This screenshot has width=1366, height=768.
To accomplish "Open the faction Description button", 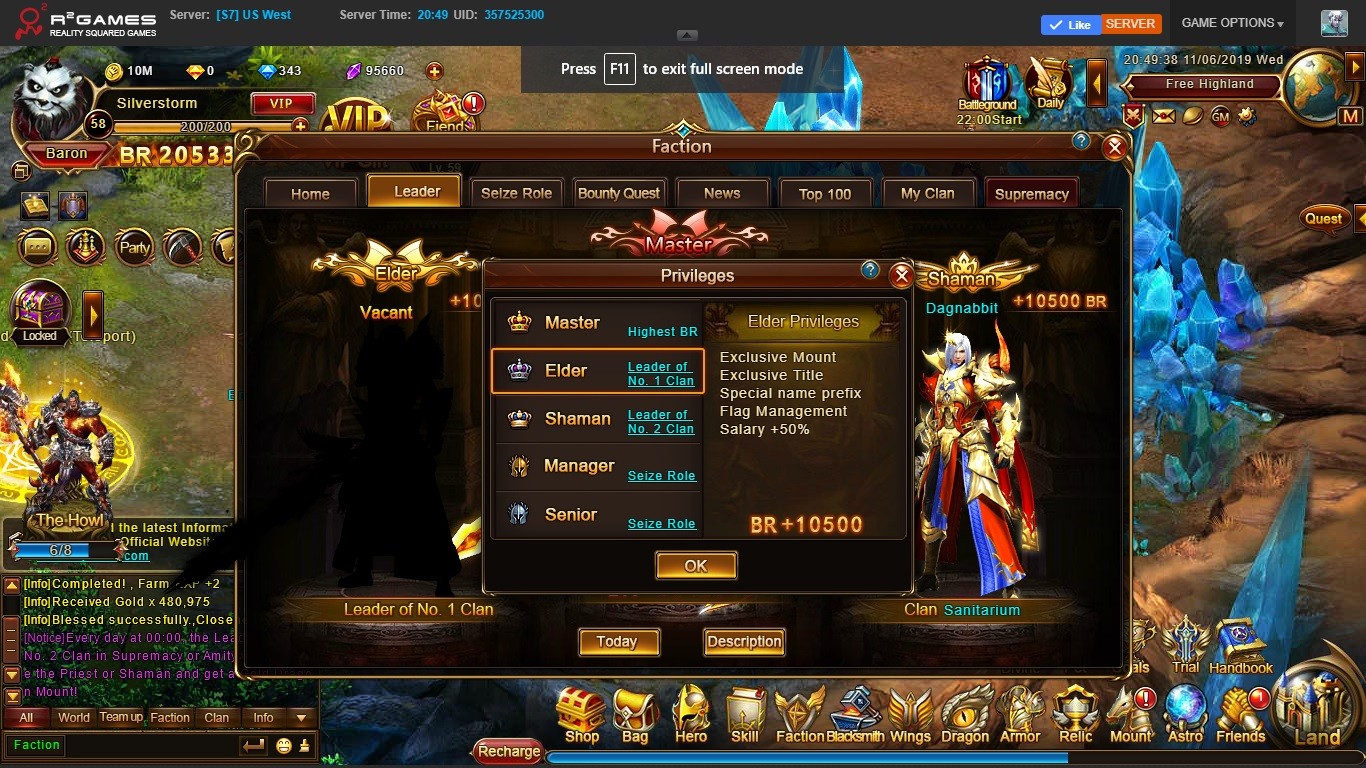I will click(744, 642).
